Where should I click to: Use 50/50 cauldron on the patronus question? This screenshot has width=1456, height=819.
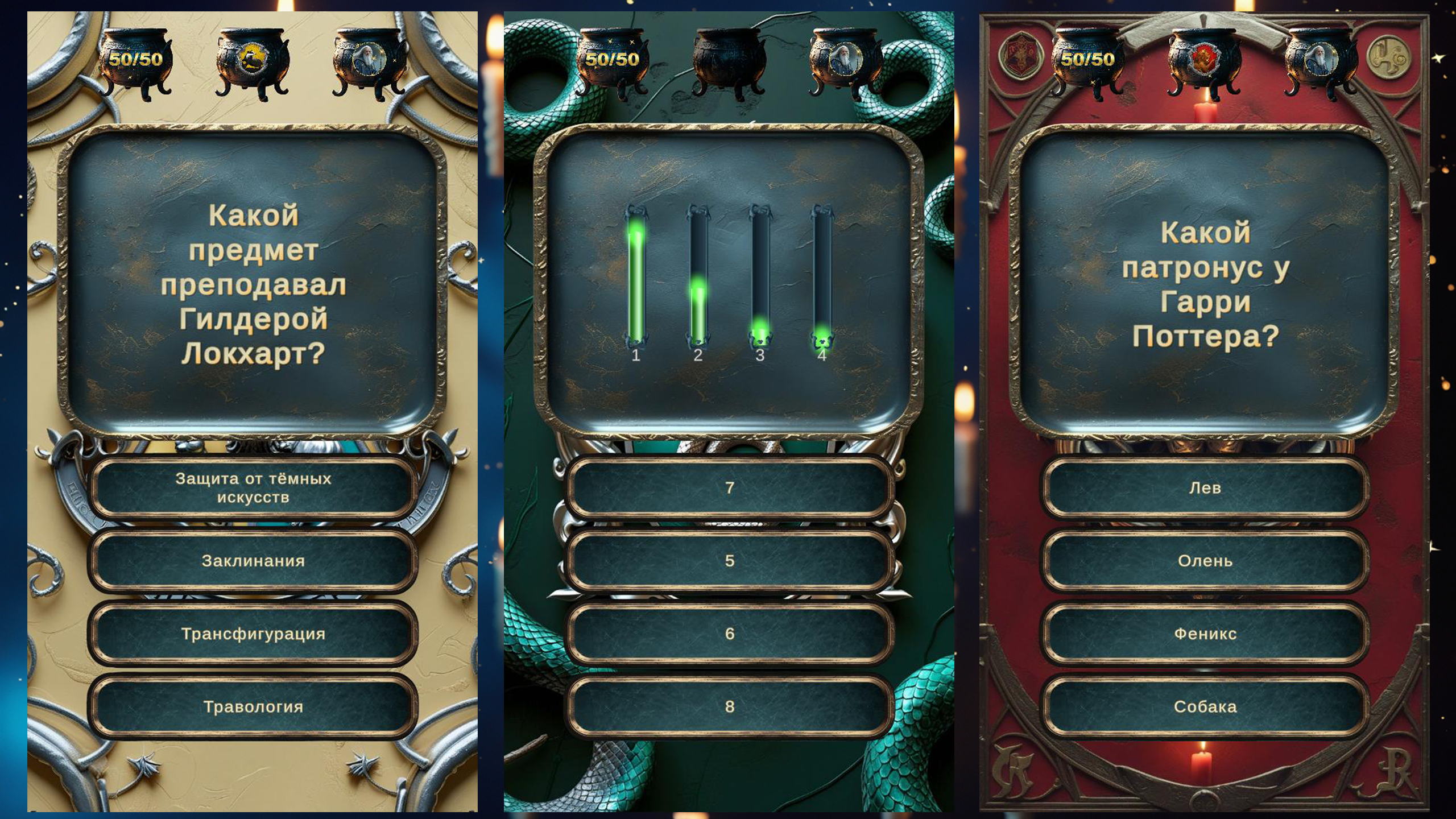1087,61
